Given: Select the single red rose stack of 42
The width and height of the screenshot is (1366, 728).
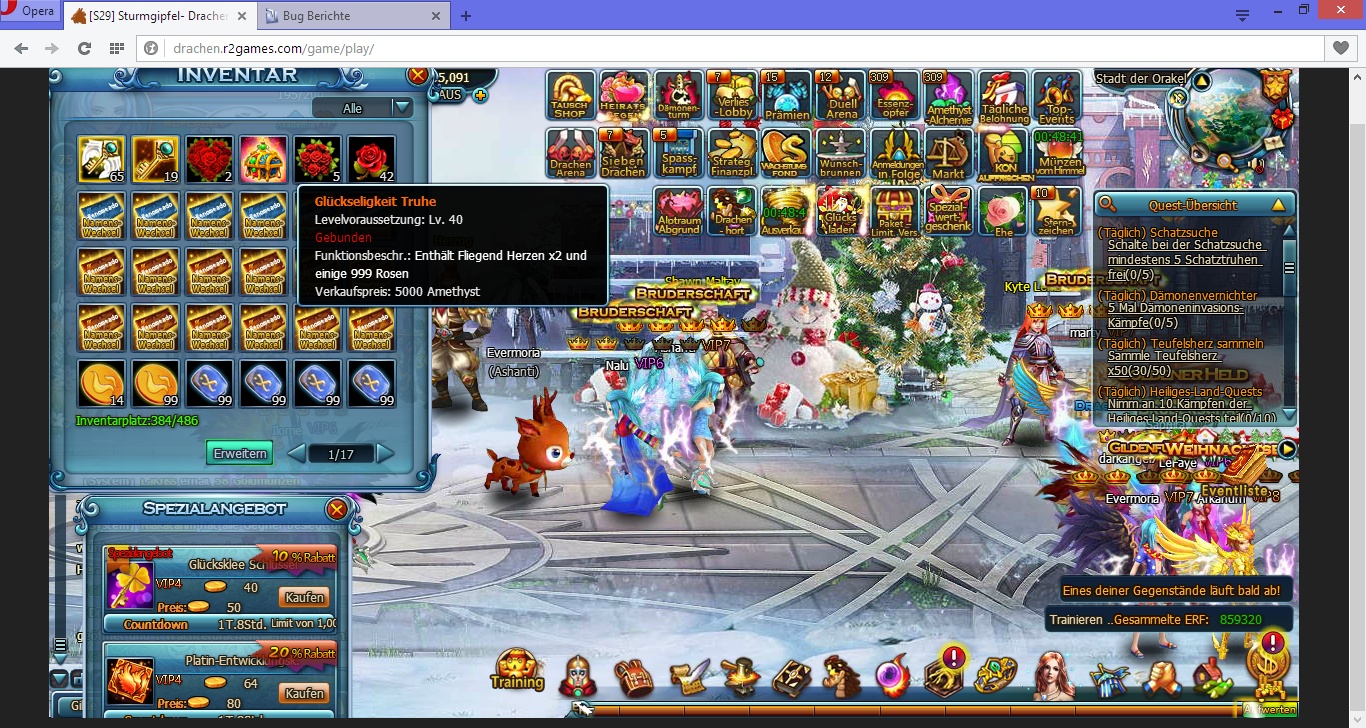Looking at the screenshot, I should [x=372, y=160].
